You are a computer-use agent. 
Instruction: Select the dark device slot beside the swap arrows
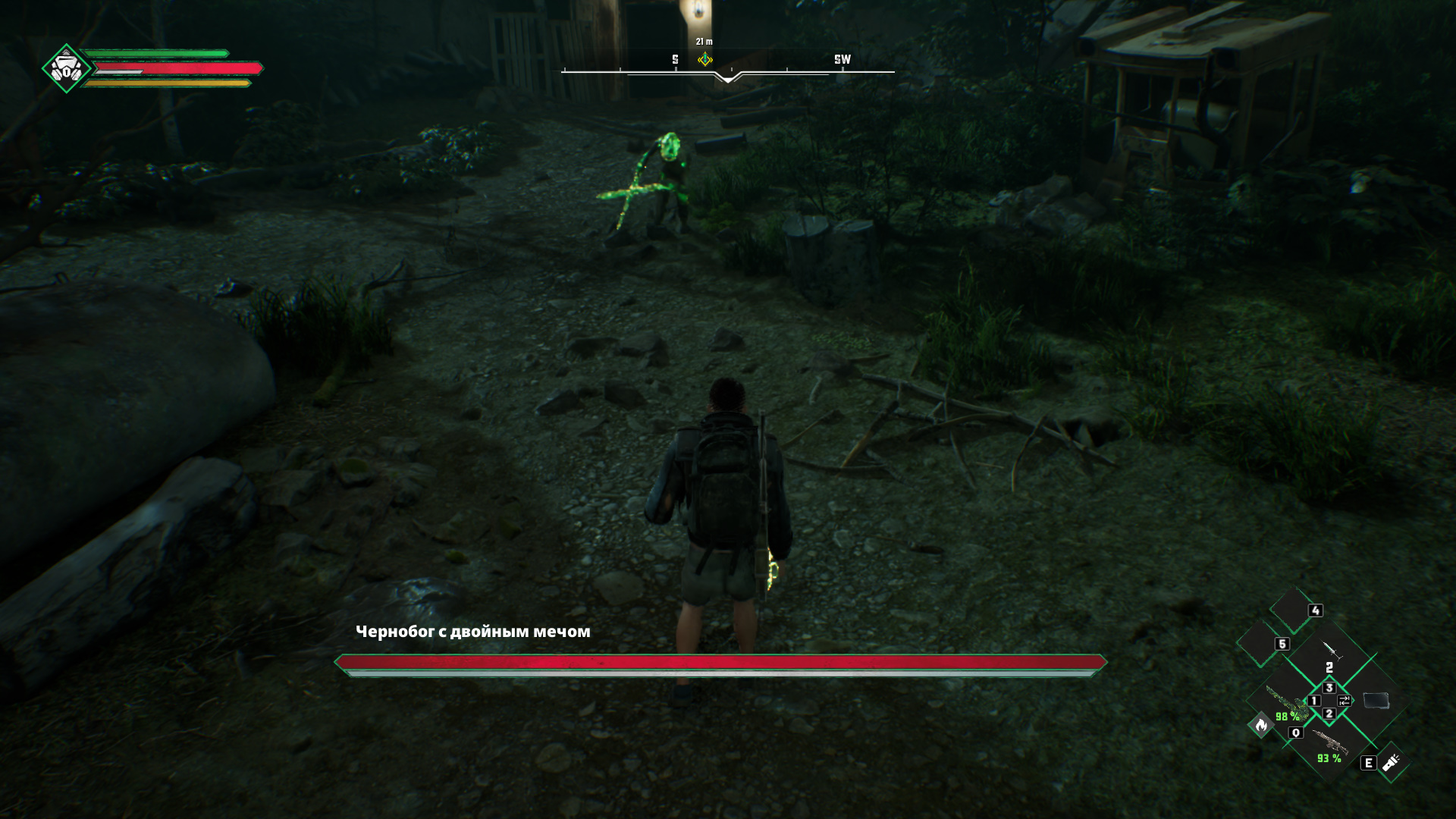[1376, 700]
